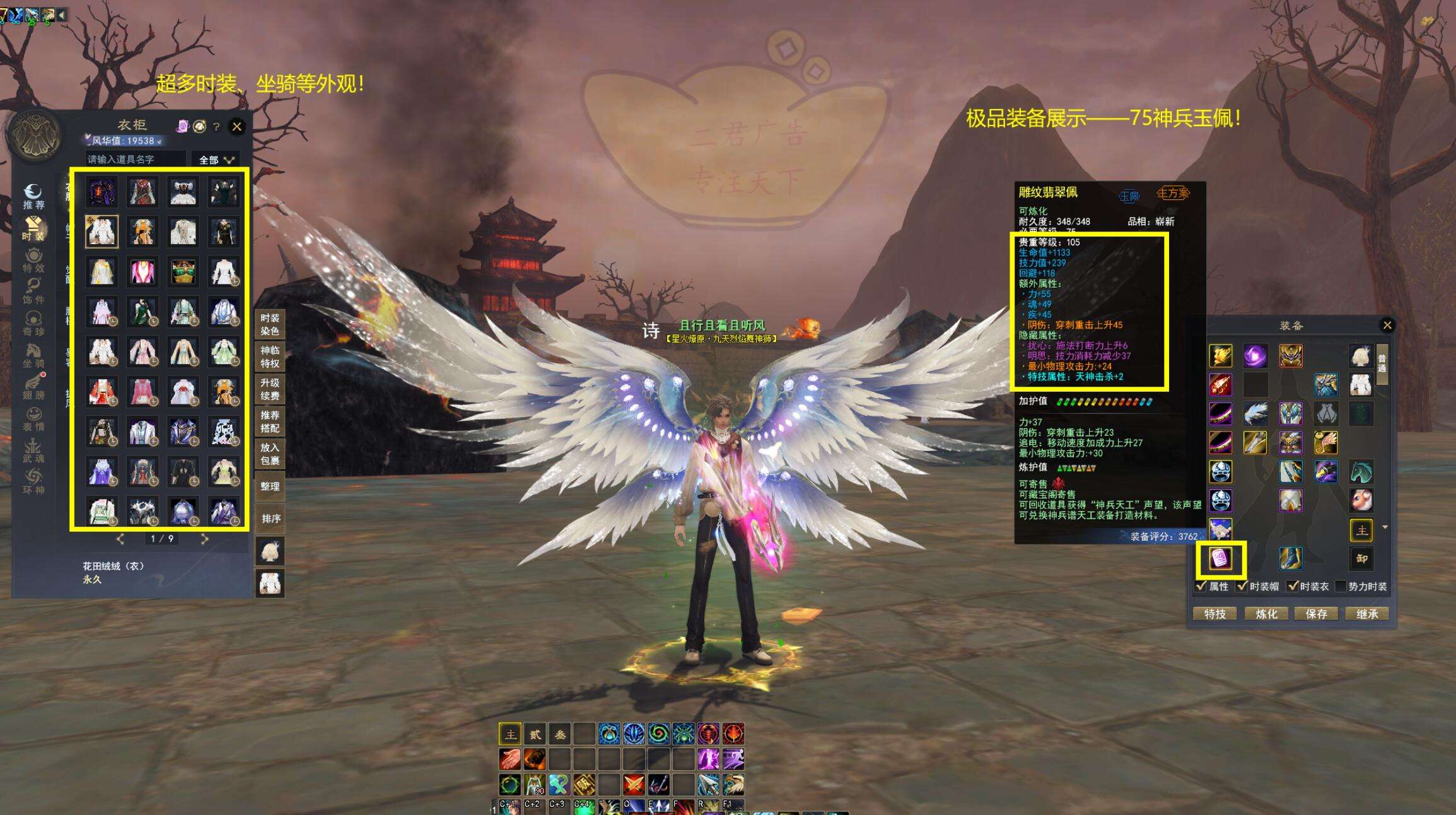Open the 全部 filter dropdown
This screenshot has width=1456, height=815.
point(216,160)
